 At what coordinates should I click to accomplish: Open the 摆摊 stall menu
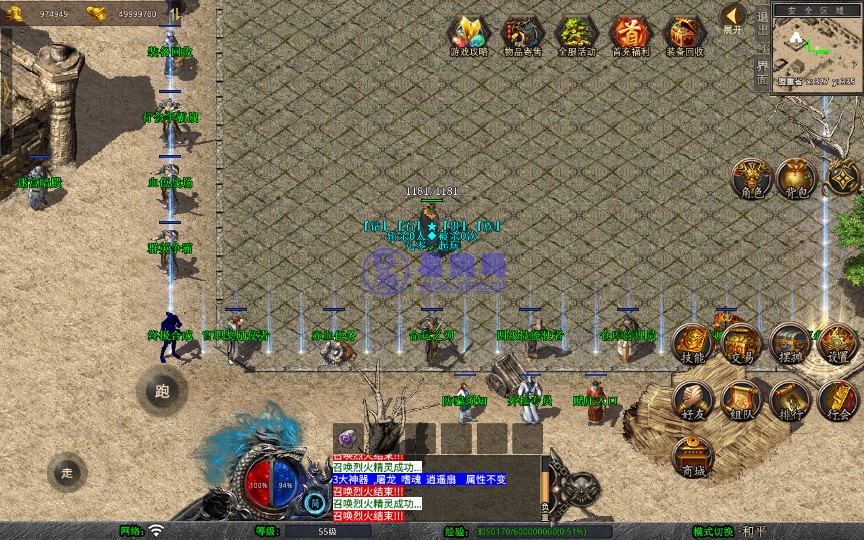[x=790, y=344]
